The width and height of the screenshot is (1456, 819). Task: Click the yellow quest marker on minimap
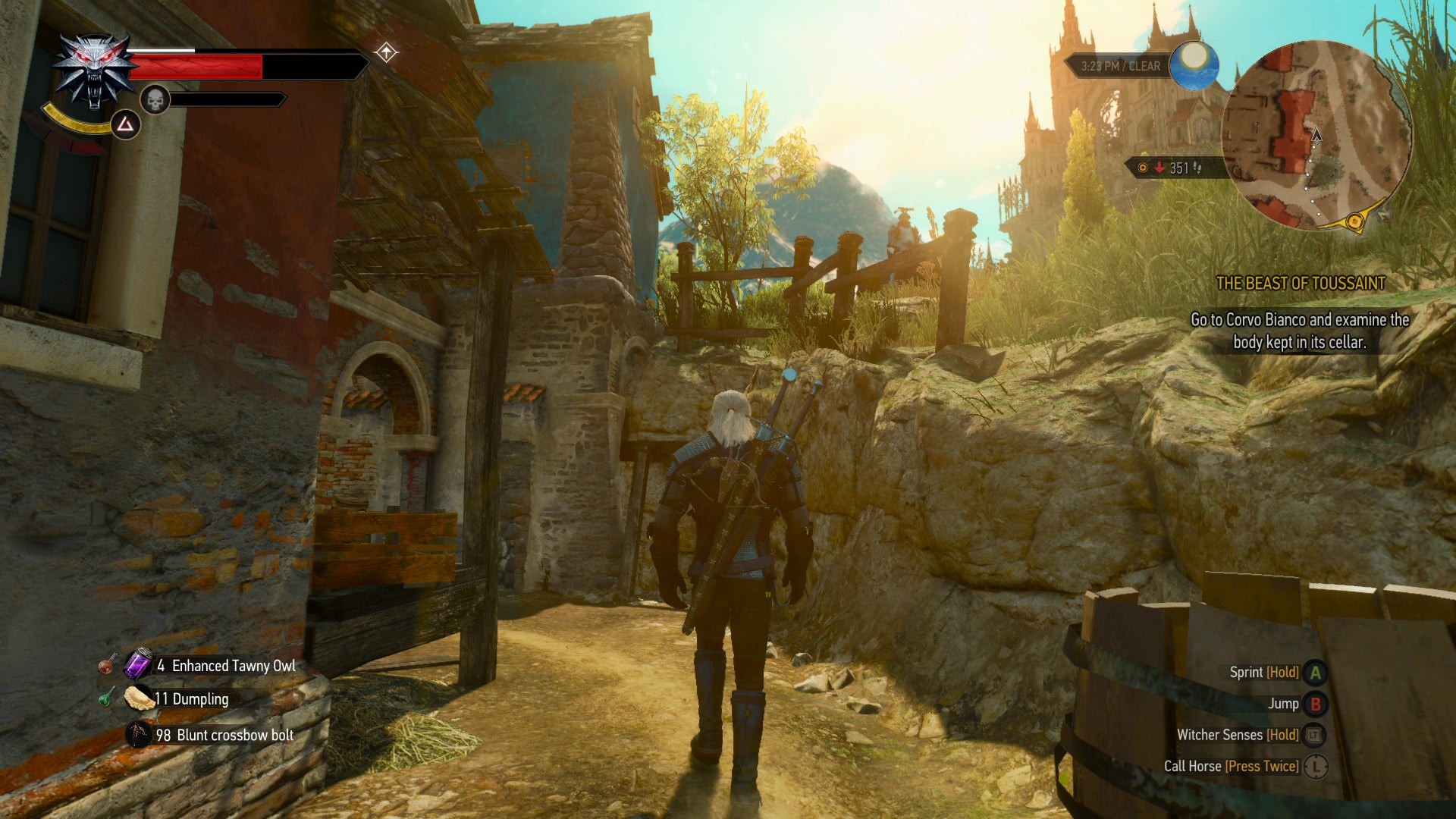1354,221
